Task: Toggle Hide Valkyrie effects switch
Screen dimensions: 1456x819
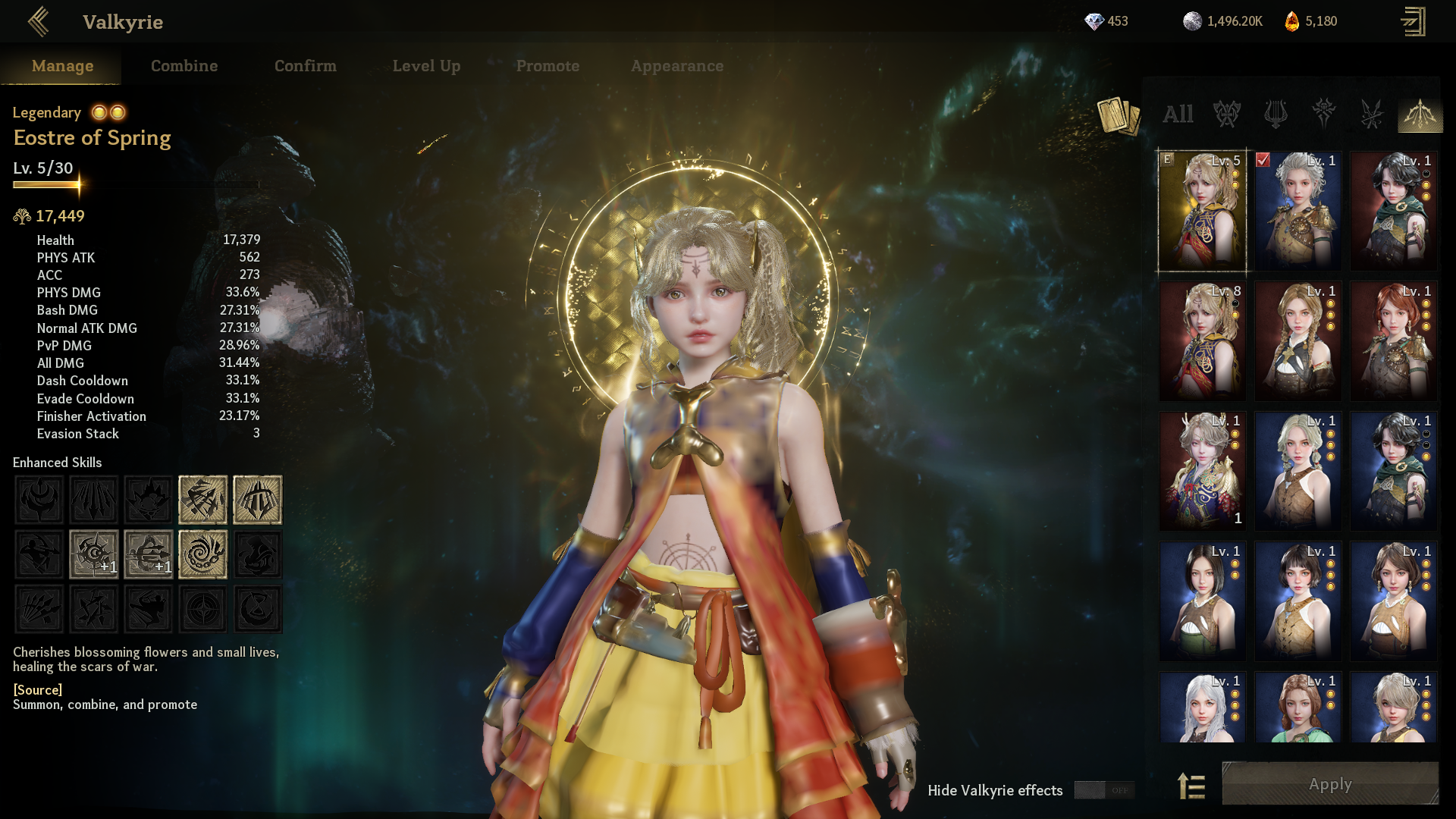Action: [1104, 790]
